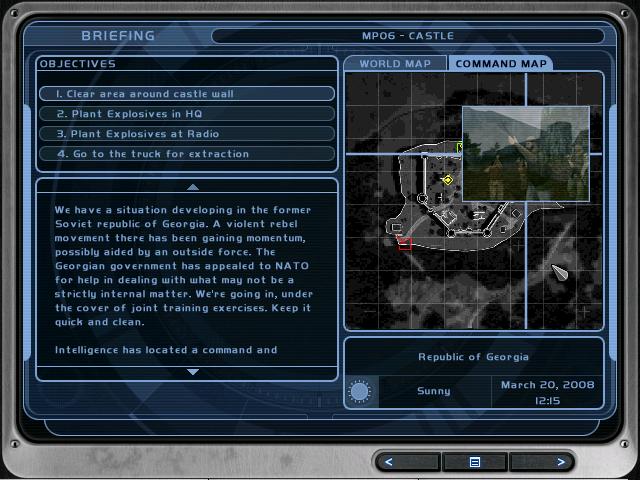Click the up arrow above briefing text
640x480 pixels.
193,187
